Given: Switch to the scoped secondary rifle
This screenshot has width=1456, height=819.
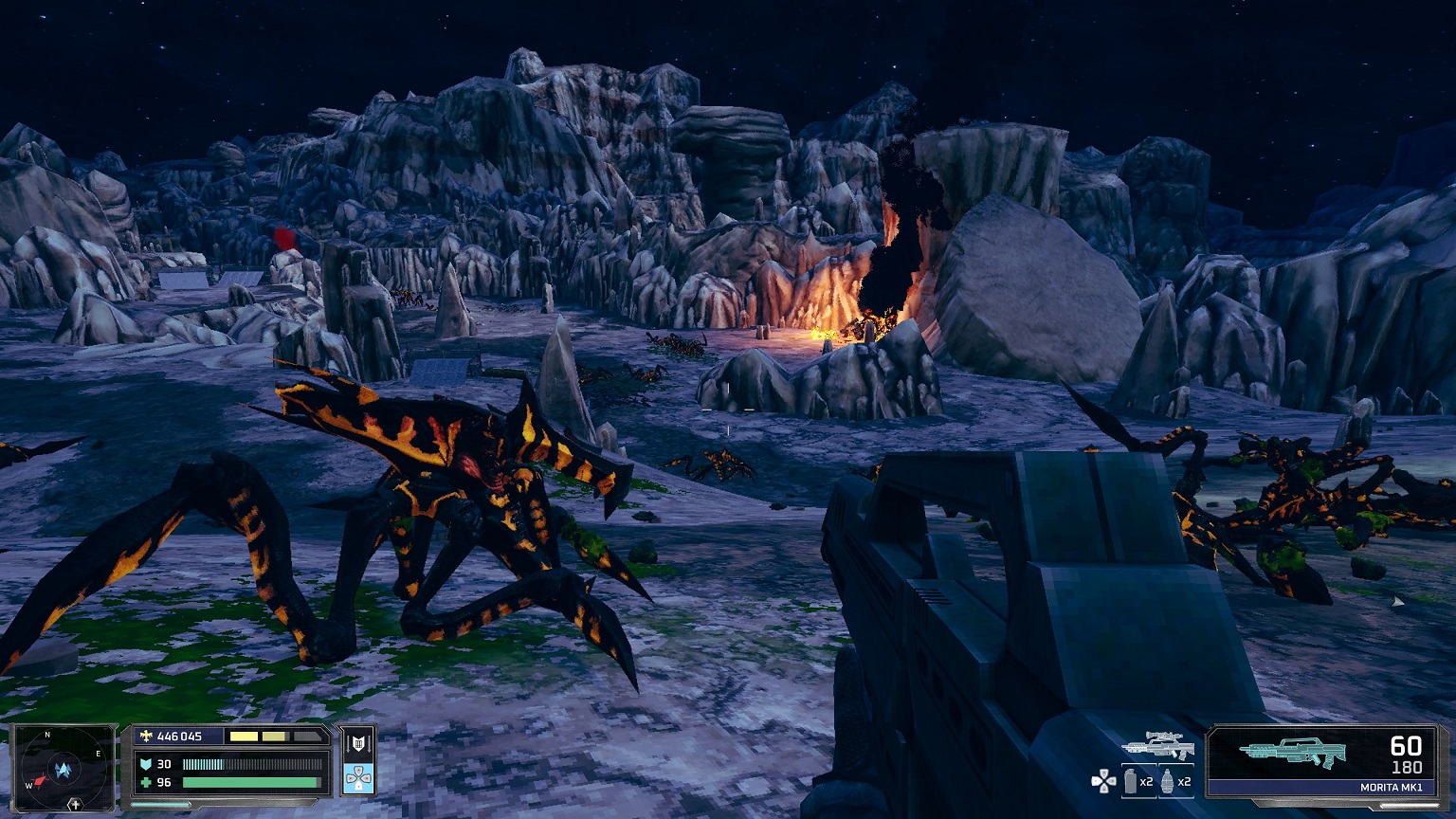Looking at the screenshot, I should coord(1157,747).
